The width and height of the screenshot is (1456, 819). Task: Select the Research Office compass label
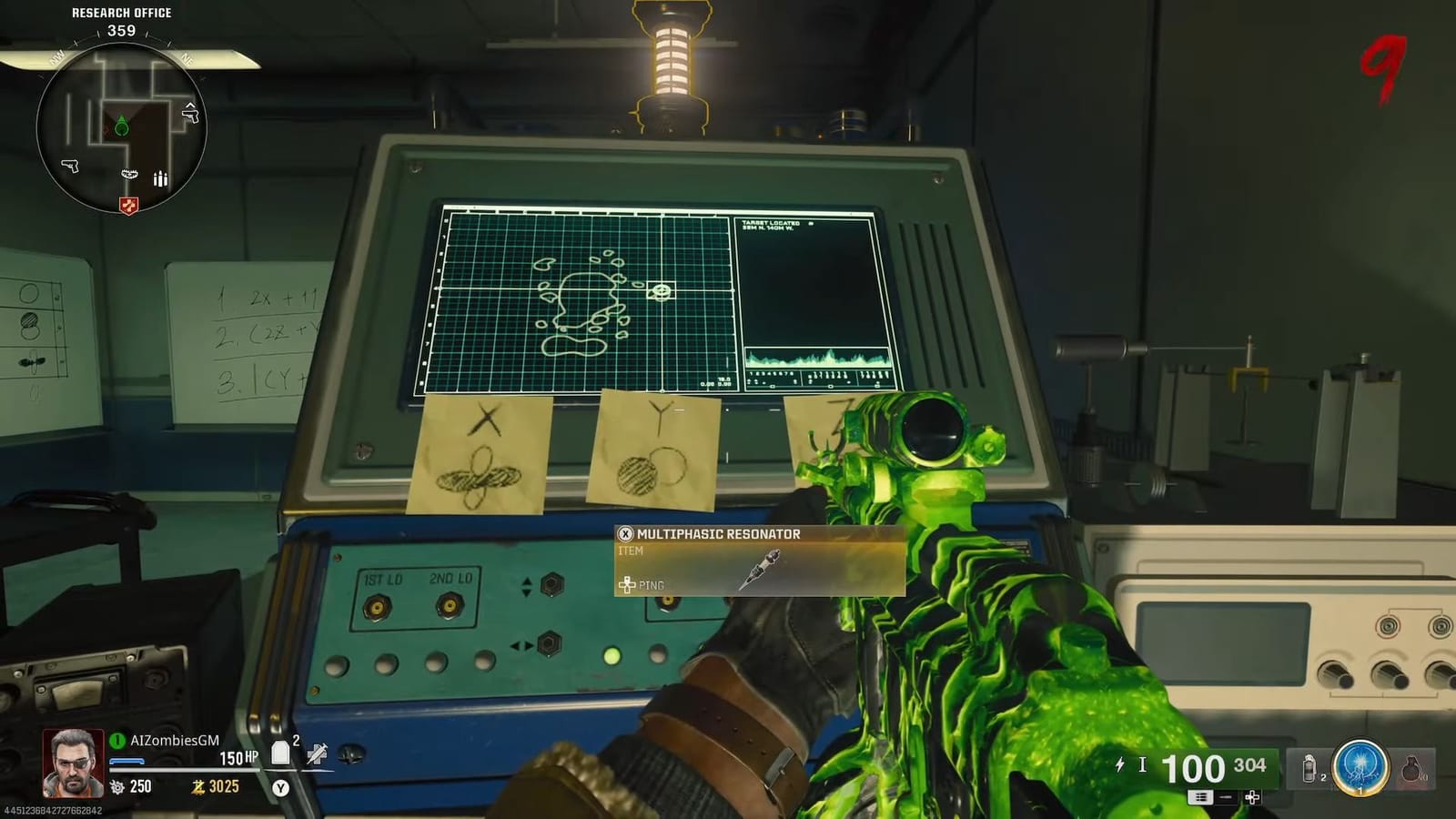[x=122, y=13]
